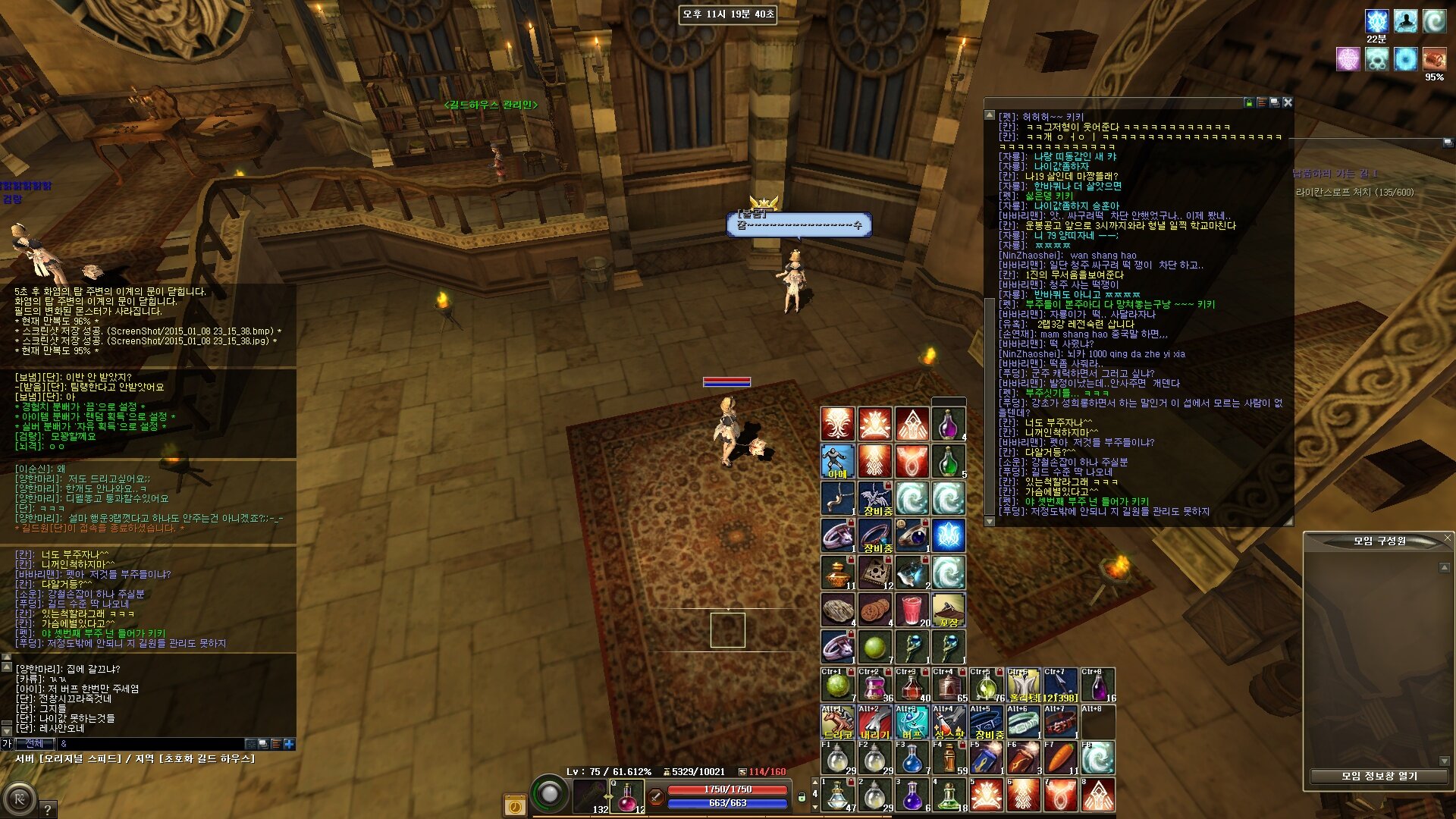Open help with the question mark button
The height and width of the screenshot is (819, 1456).
(x=47, y=809)
